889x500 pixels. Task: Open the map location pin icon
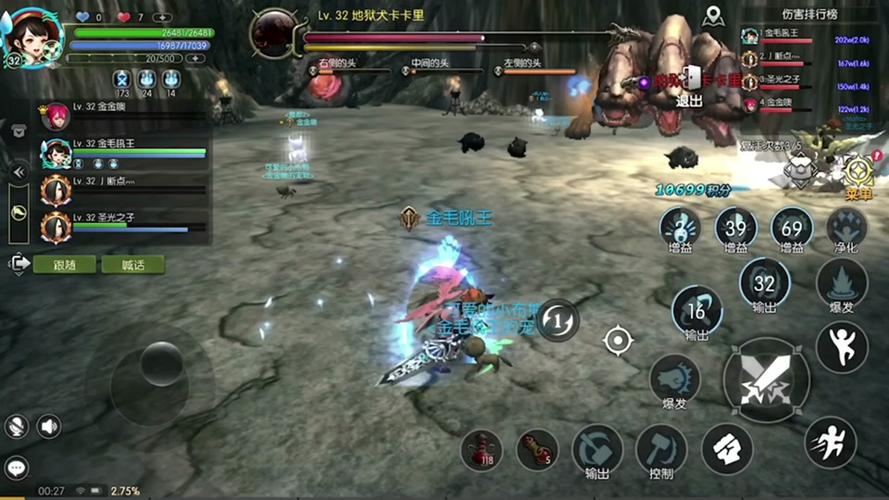(712, 16)
